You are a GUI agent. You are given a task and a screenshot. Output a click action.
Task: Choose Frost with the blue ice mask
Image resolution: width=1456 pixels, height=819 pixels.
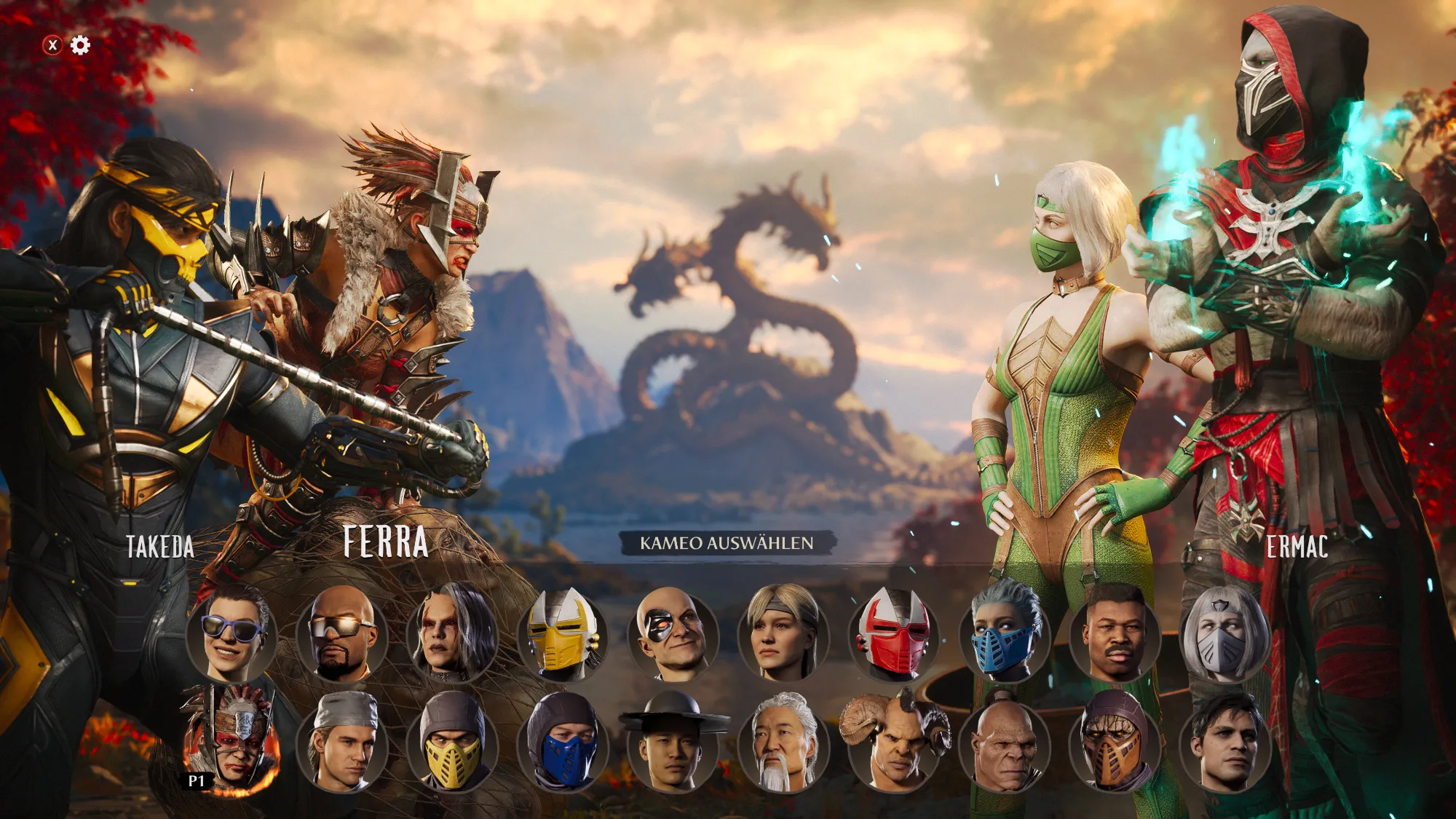(x=1005, y=633)
